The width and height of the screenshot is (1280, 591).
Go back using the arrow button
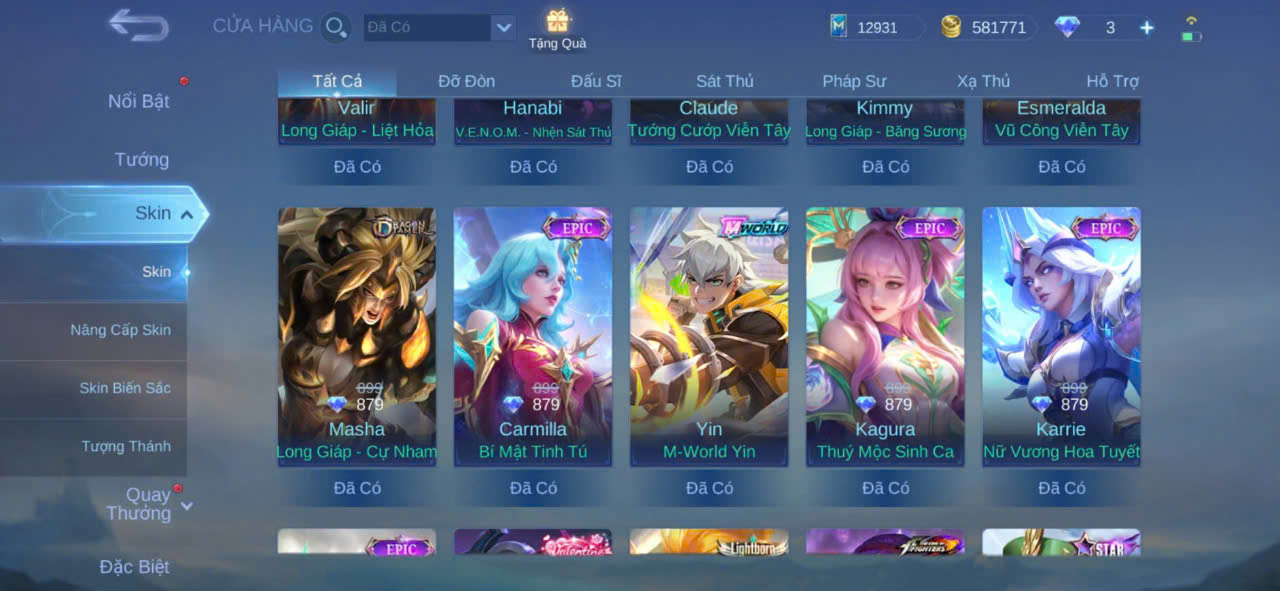pyautogui.click(x=138, y=25)
